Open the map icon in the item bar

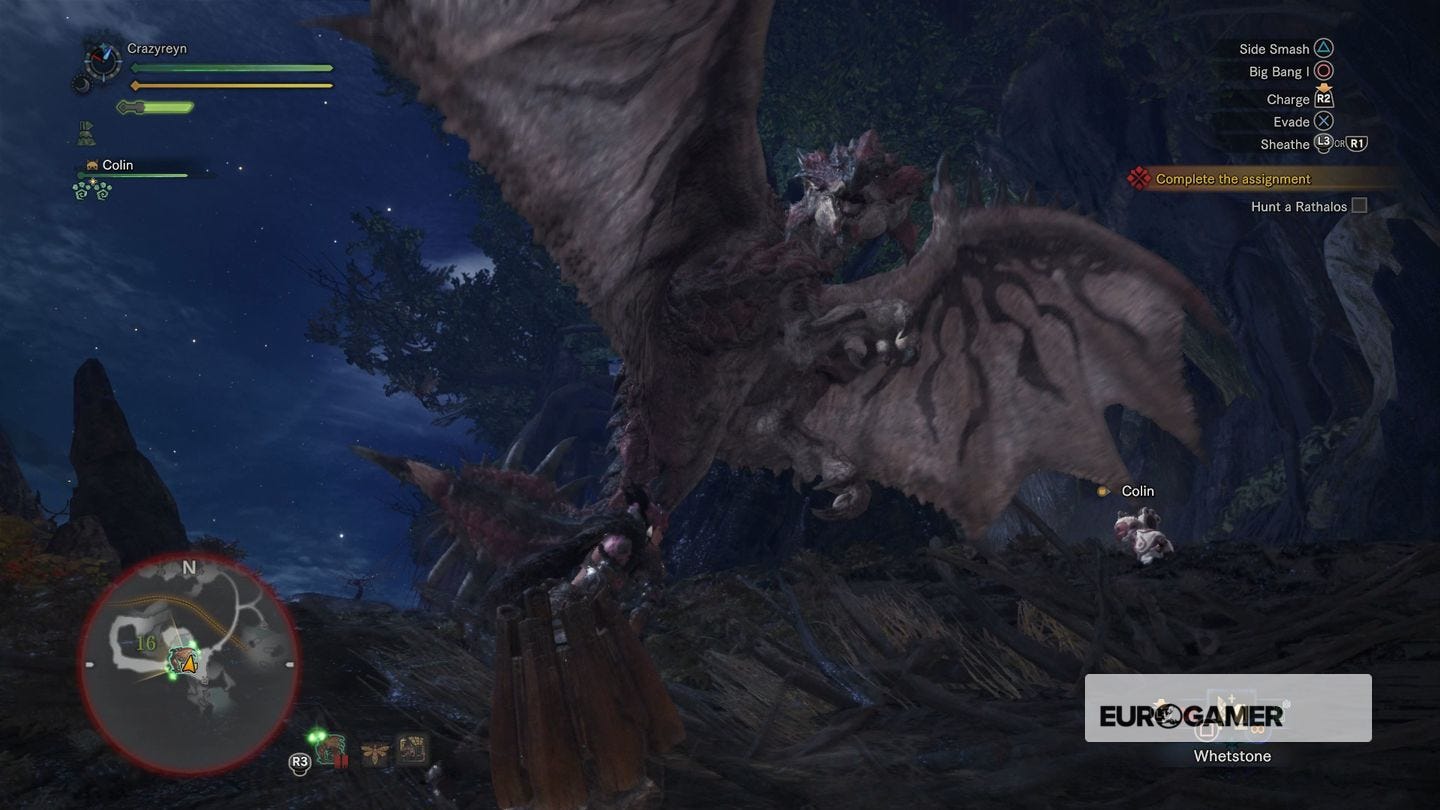(x=413, y=748)
